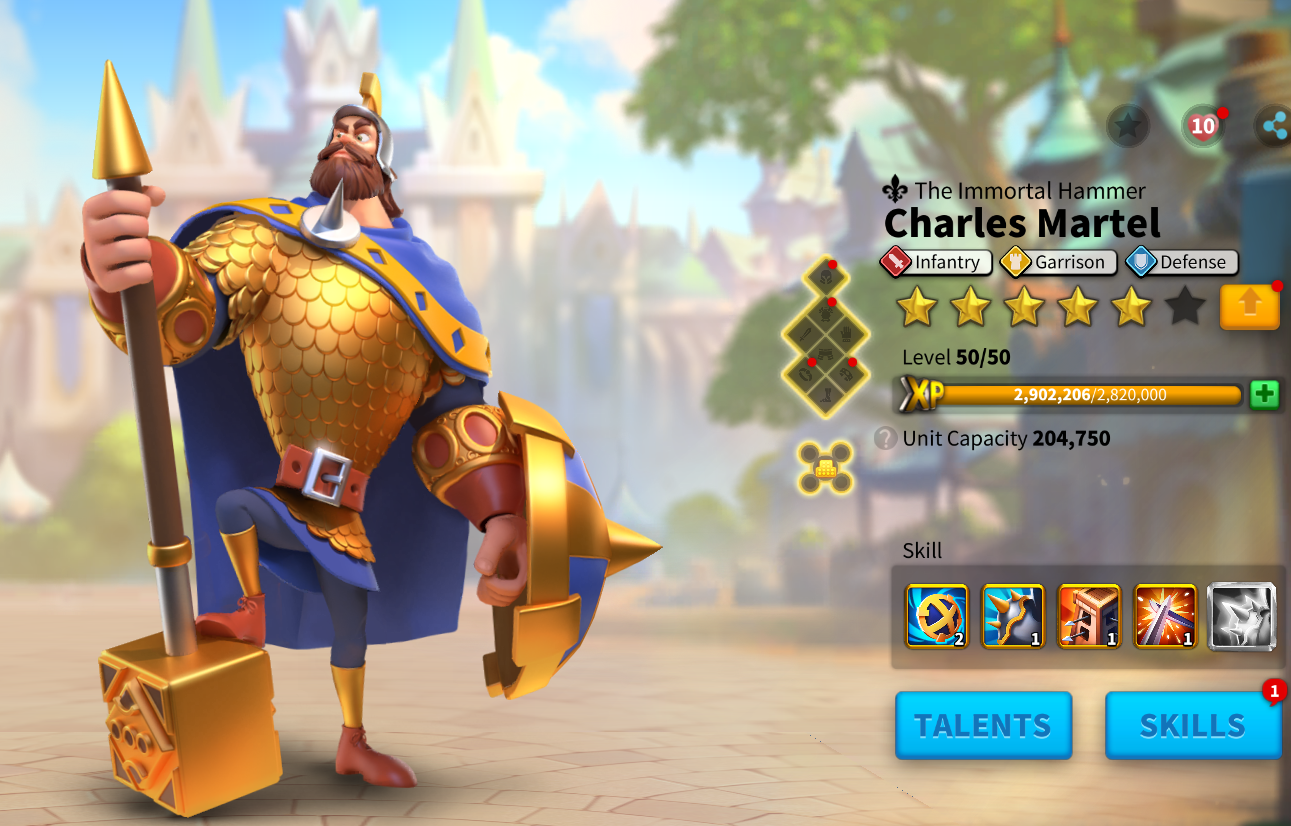The image size is (1291, 826).
Task: Open the Skills screen
Action: point(1192,725)
